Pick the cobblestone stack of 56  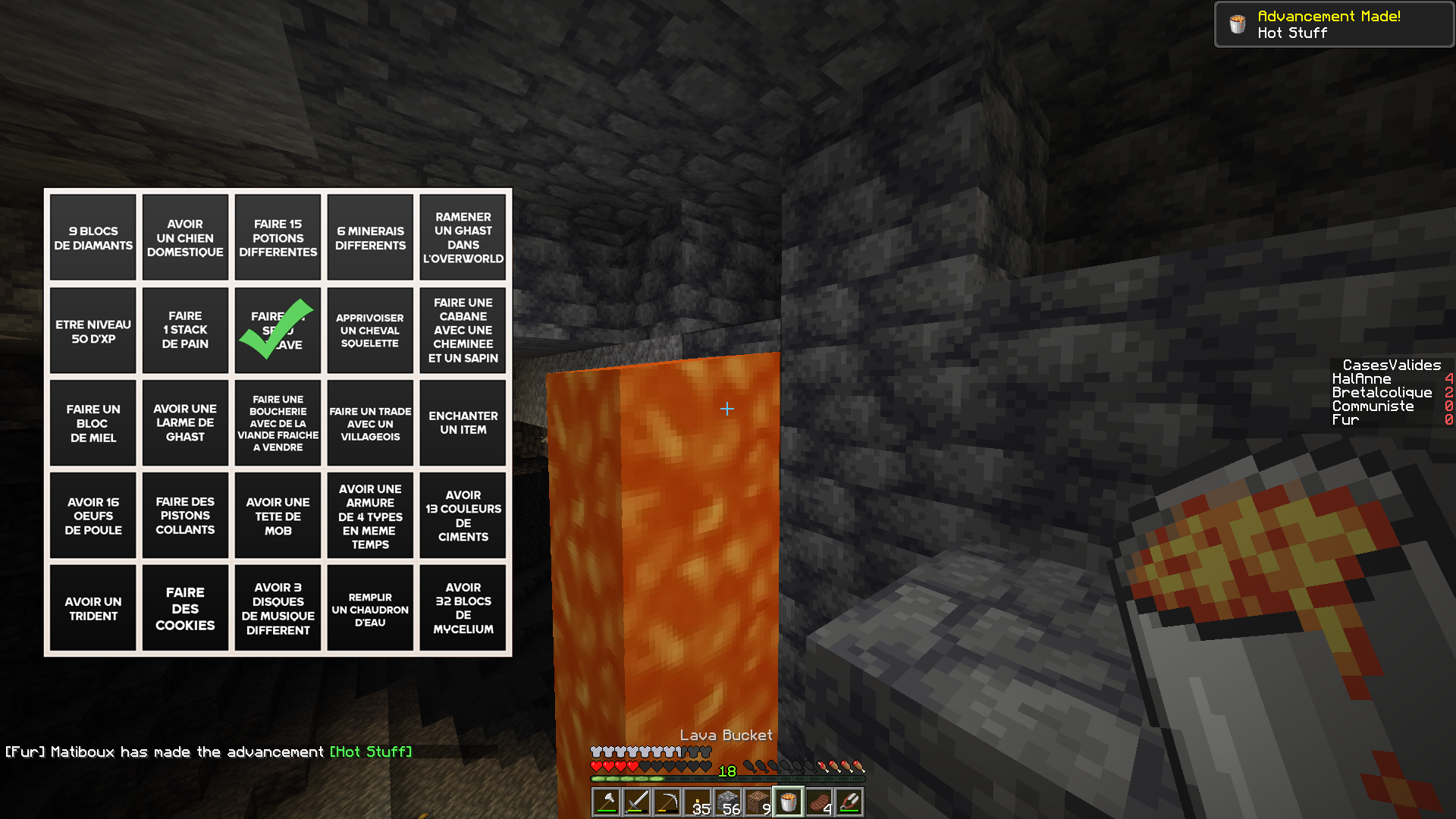click(x=728, y=802)
